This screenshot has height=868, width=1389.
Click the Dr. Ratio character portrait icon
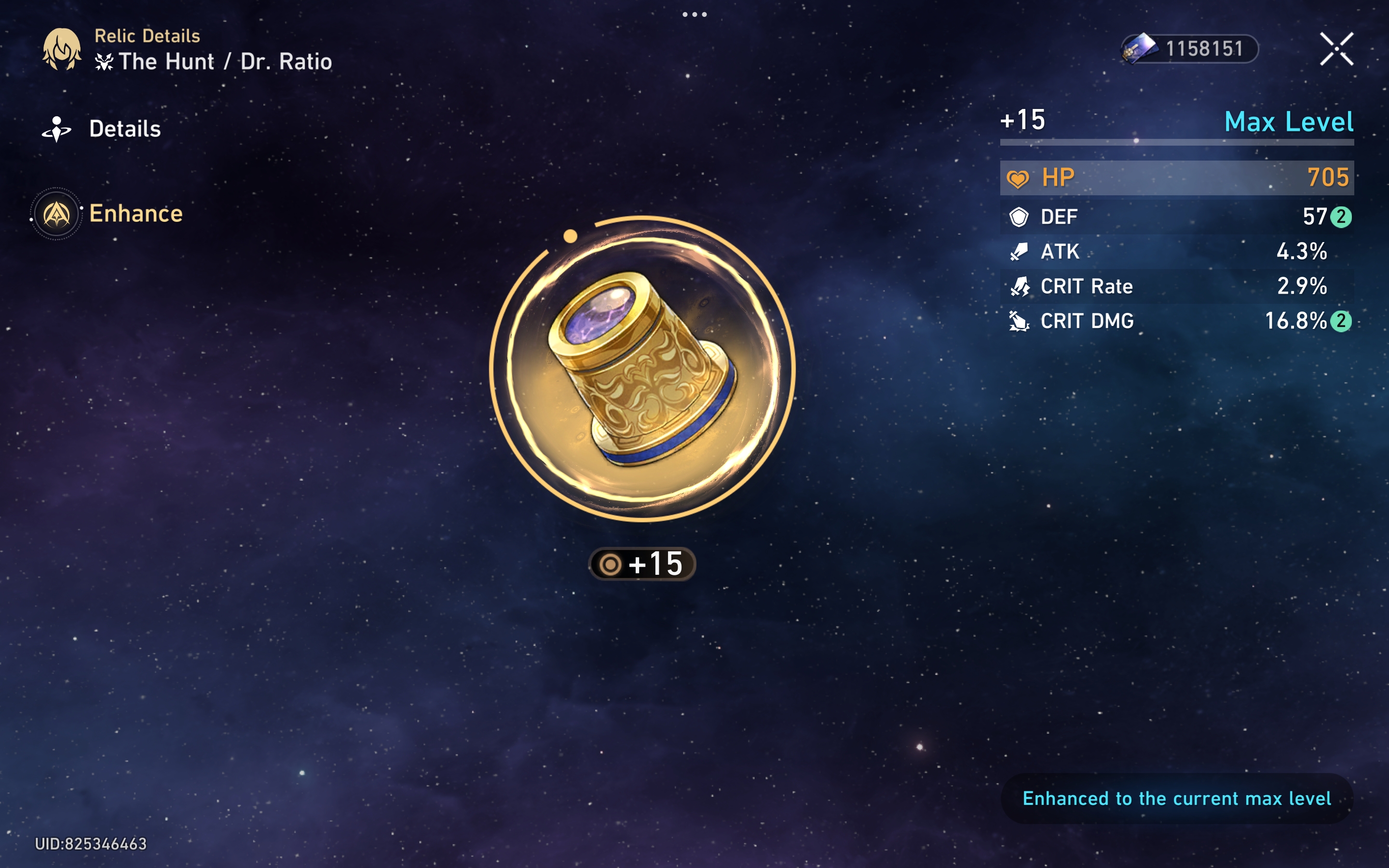pos(62,49)
